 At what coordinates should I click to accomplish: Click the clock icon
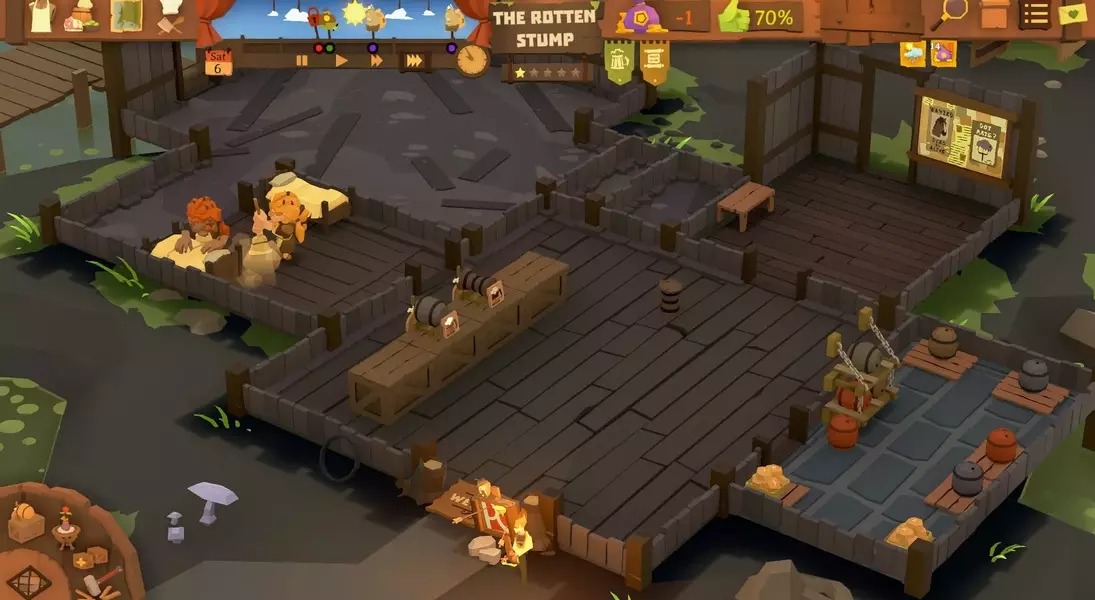click(472, 59)
